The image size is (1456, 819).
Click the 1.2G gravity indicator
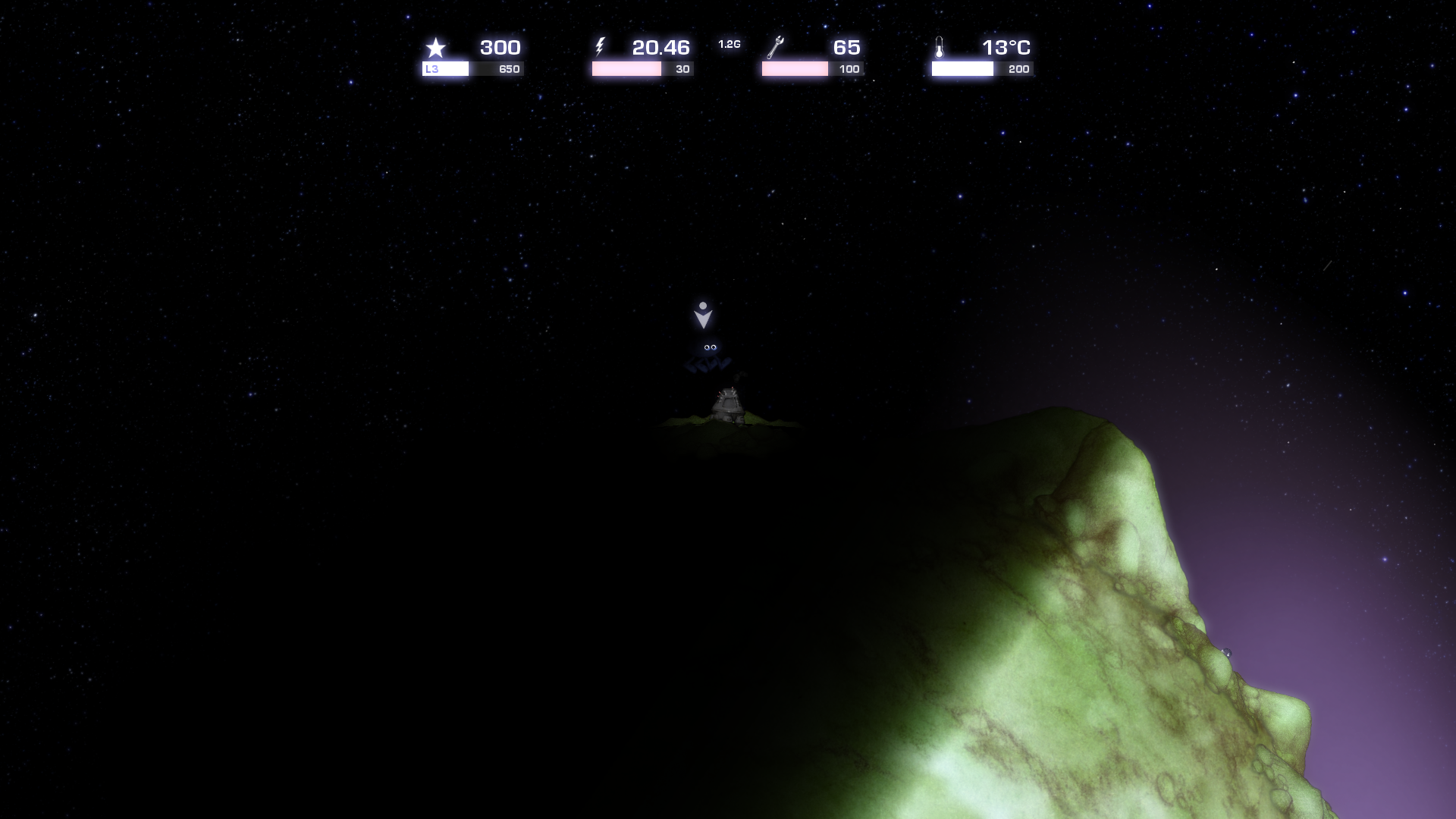pyautogui.click(x=729, y=45)
